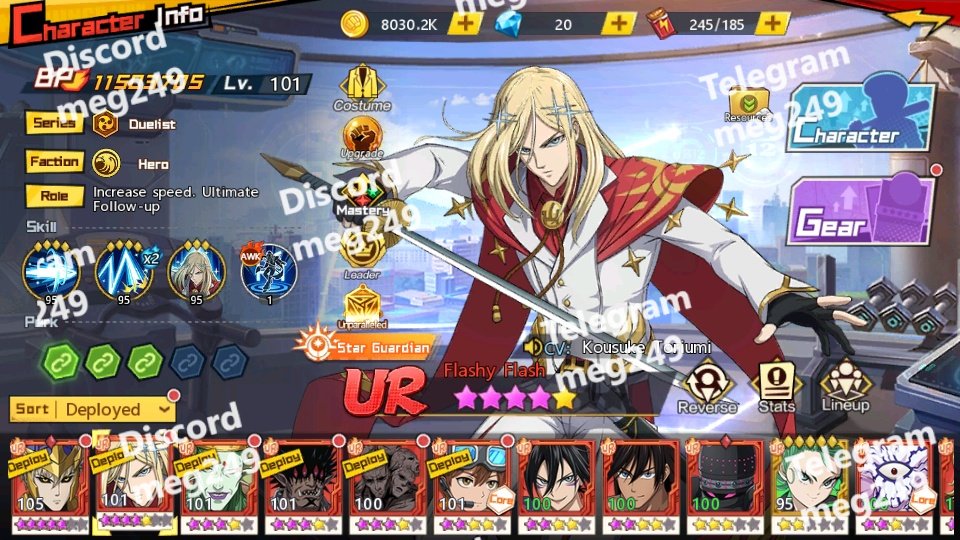The image size is (960, 540).
Task: Add more blue diamonds with plus button
Action: (x=619, y=23)
